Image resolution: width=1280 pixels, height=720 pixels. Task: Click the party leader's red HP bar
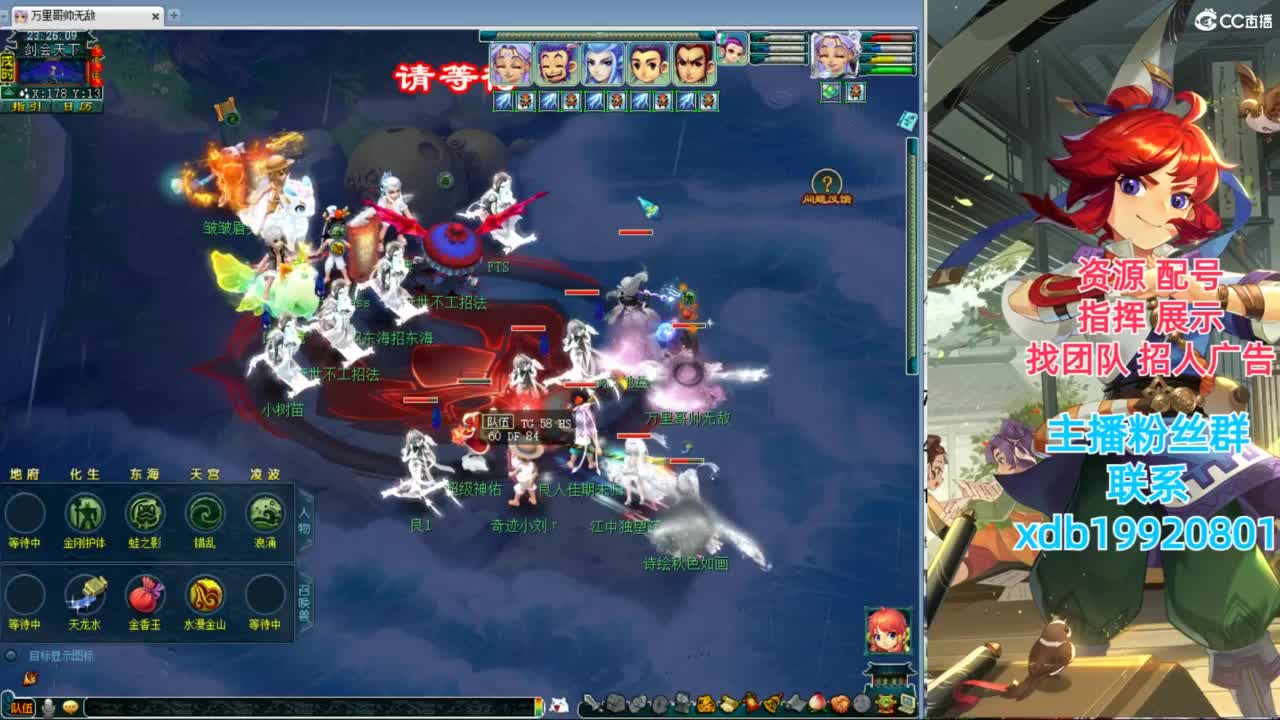(888, 38)
